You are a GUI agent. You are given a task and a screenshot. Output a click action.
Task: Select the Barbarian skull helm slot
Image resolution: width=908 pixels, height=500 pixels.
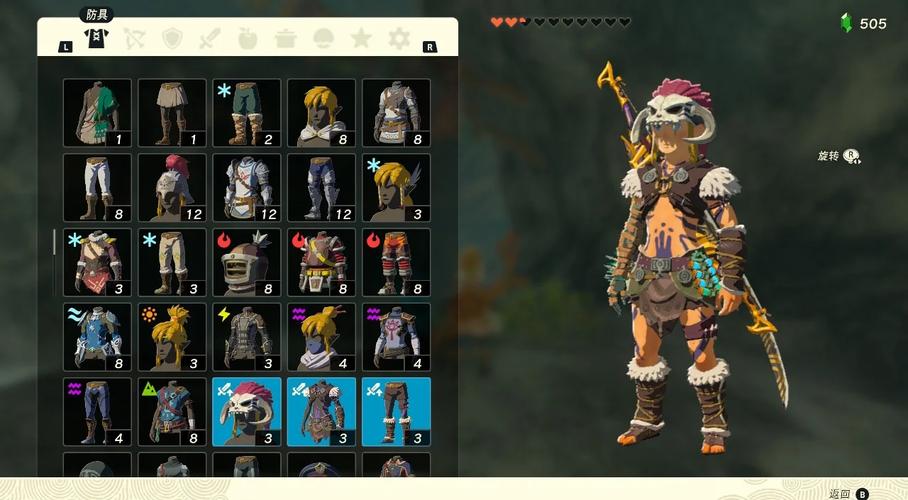[246, 411]
